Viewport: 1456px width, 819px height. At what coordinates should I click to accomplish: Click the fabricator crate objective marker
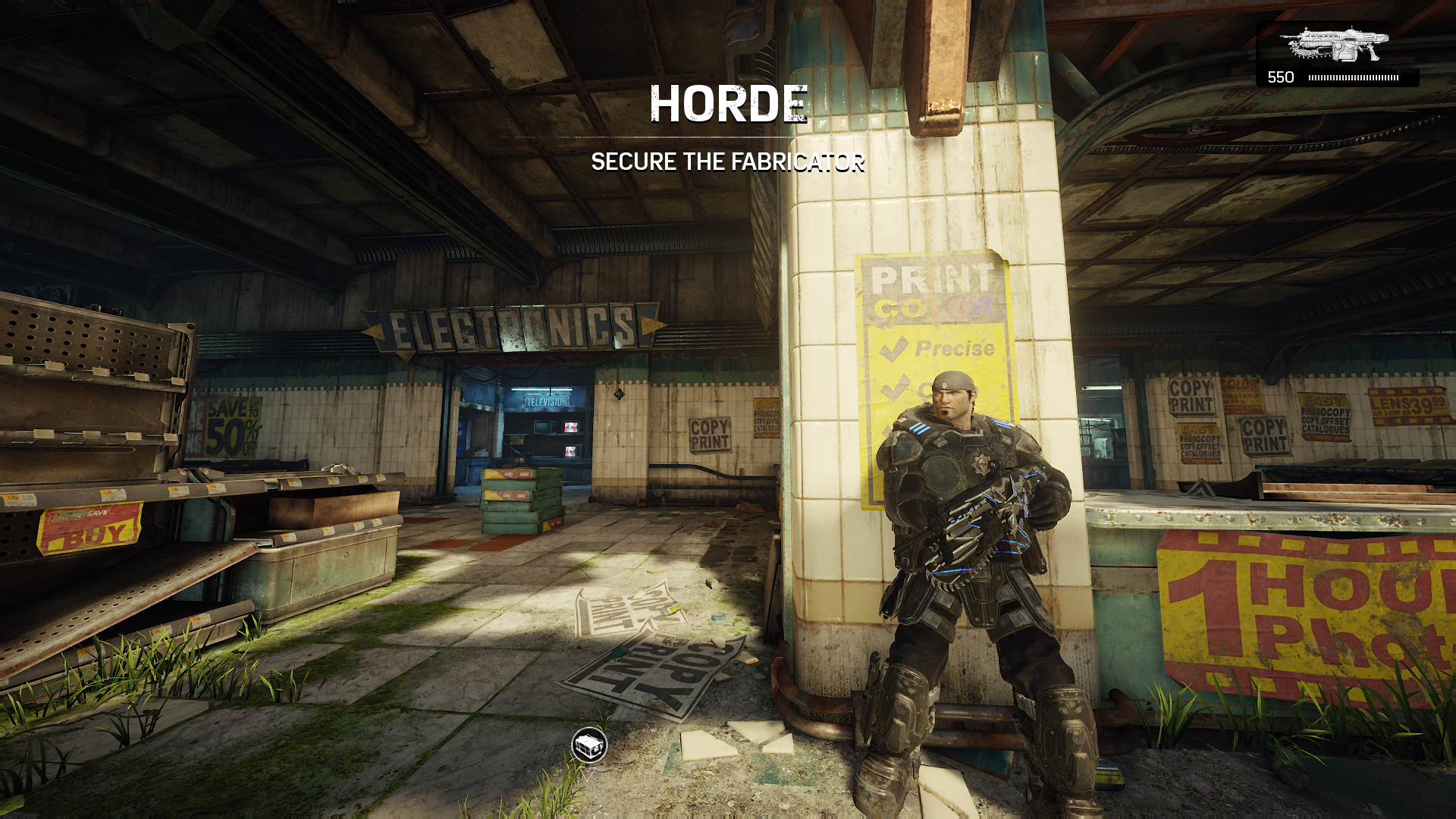click(x=589, y=745)
